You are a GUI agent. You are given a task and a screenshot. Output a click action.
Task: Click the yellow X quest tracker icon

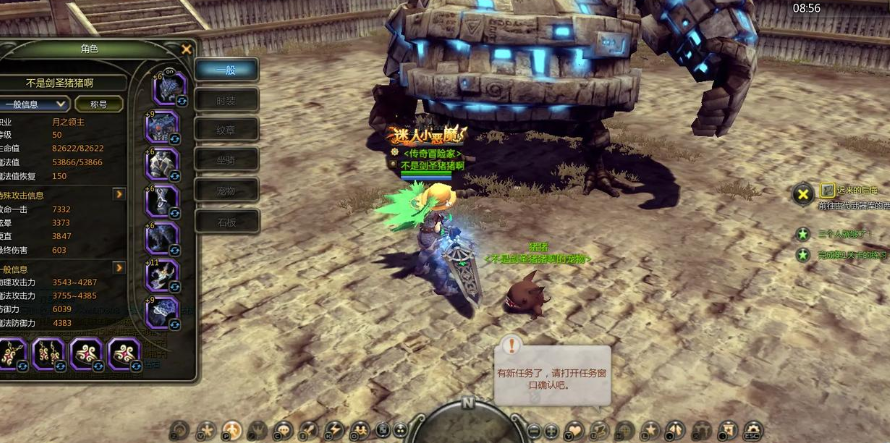pyautogui.click(x=802, y=194)
